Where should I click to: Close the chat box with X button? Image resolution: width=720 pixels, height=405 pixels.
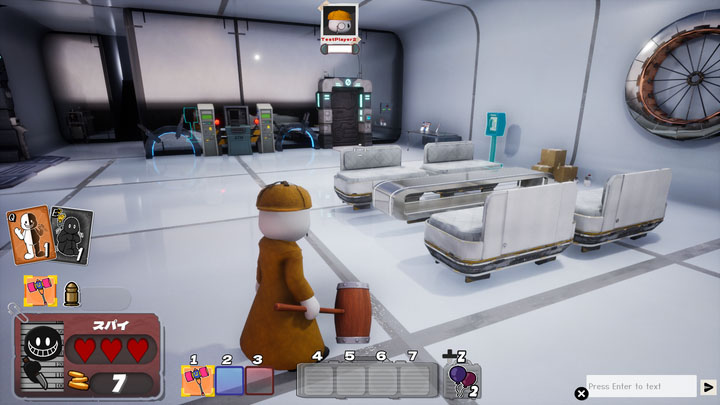point(581,393)
